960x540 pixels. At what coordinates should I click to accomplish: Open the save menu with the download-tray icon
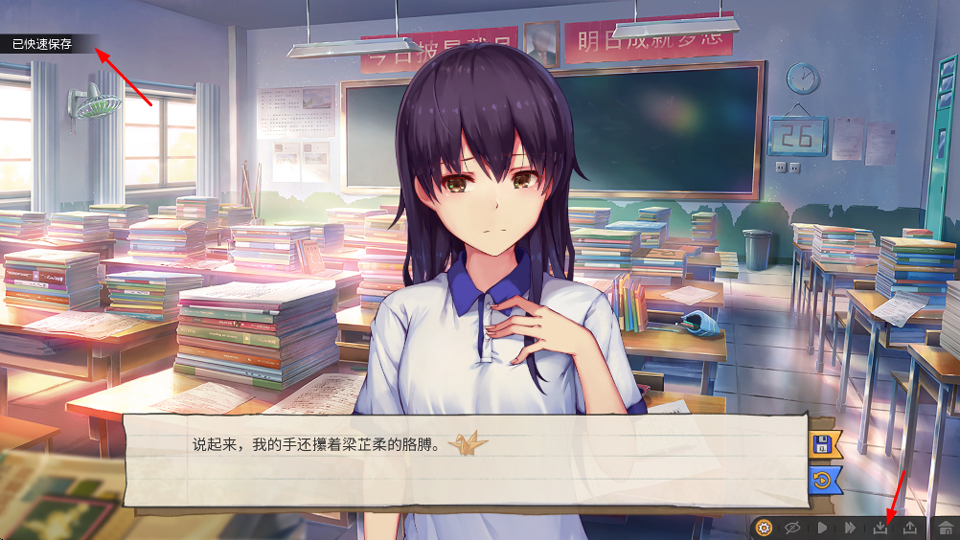coord(881,527)
